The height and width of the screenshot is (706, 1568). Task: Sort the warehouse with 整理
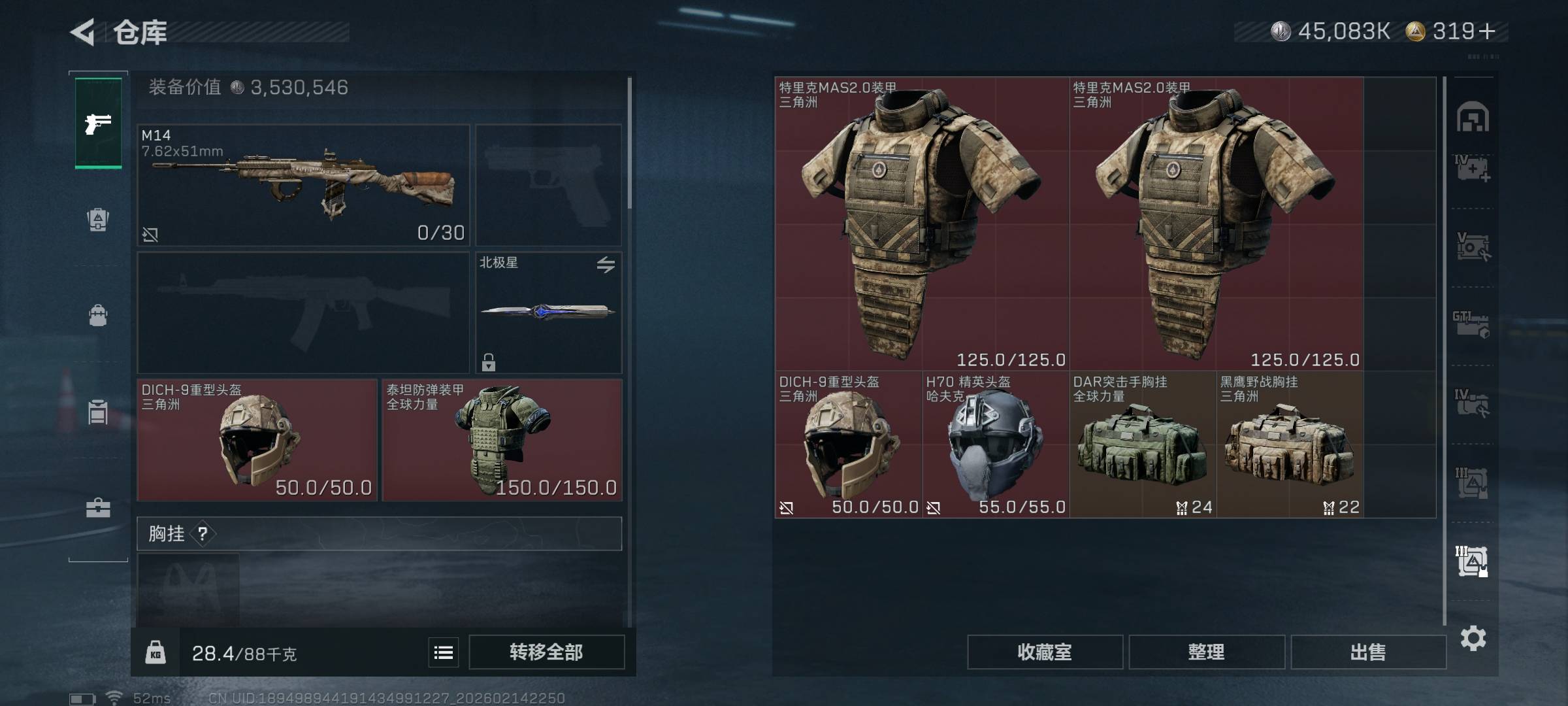[1206, 652]
